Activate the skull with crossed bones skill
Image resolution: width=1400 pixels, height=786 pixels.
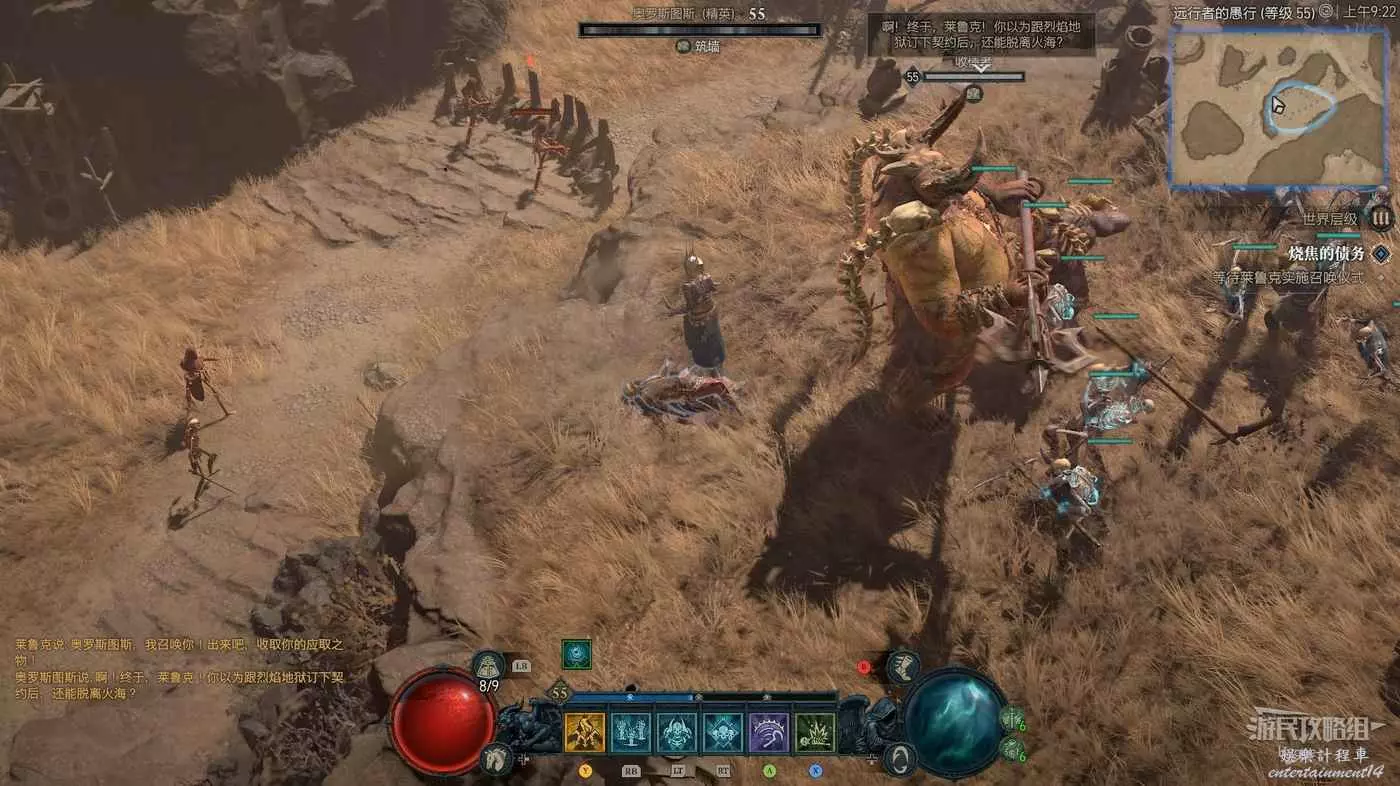point(722,733)
